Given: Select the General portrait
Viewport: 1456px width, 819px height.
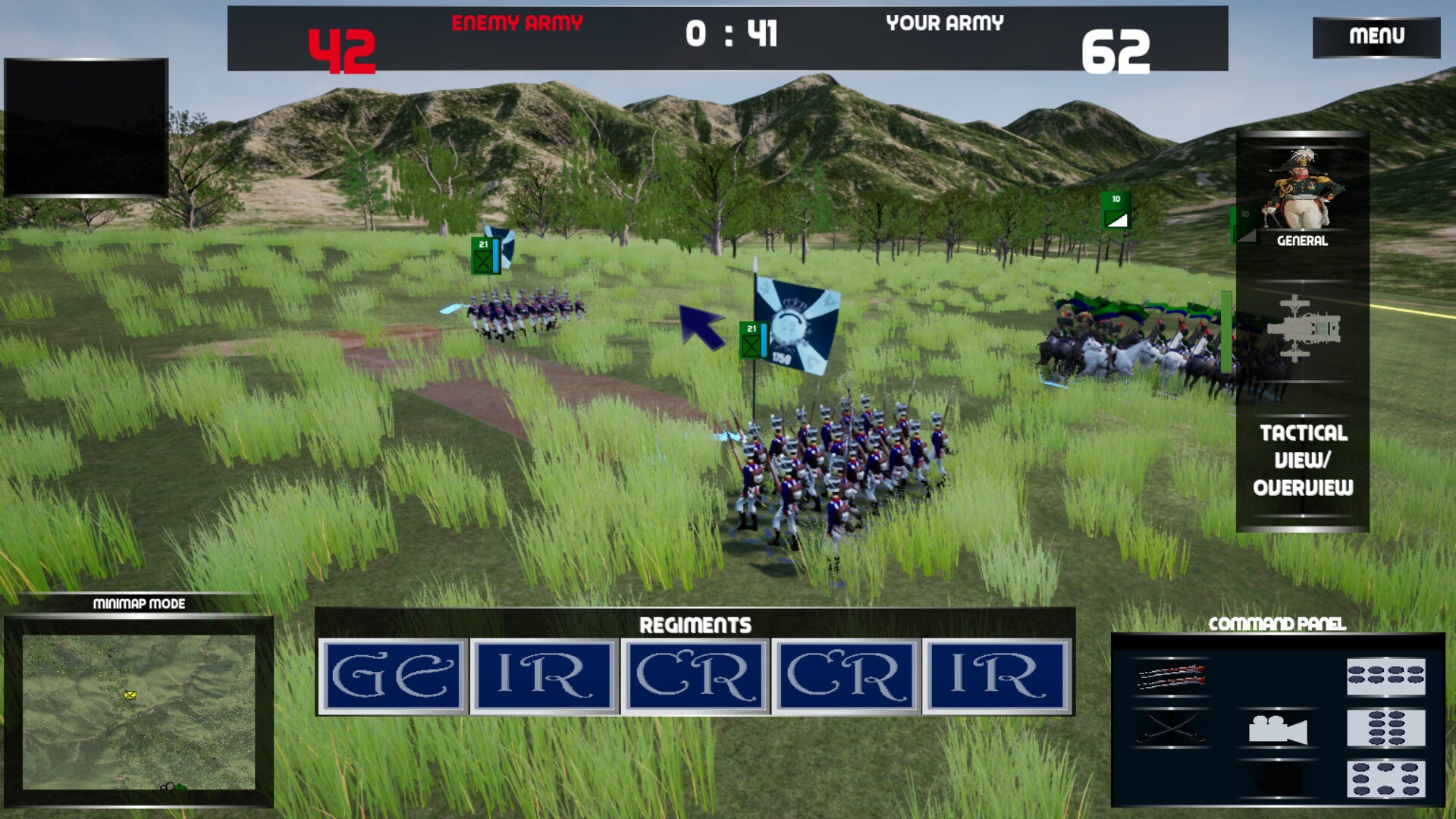Looking at the screenshot, I should (x=1302, y=194).
